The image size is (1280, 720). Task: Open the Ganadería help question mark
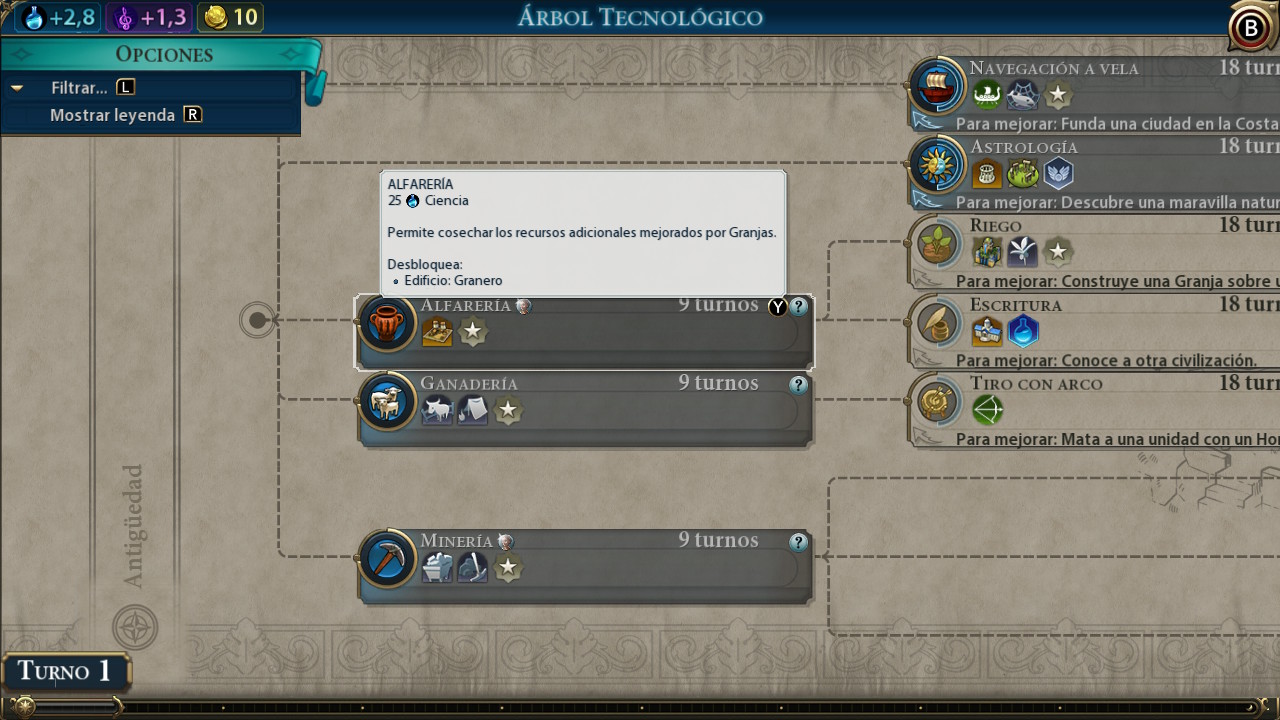pos(798,385)
